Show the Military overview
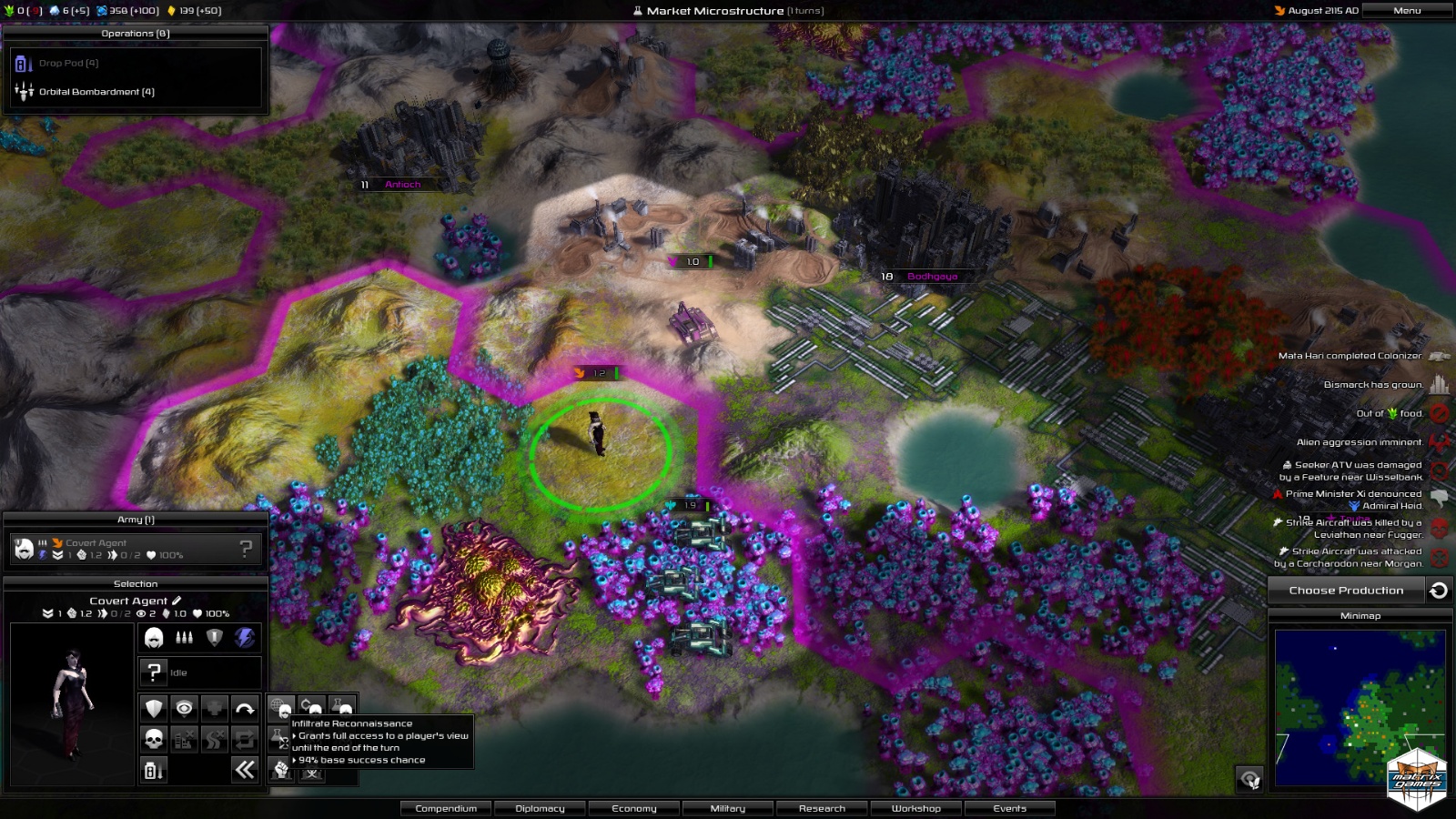This screenshot has width=1456, height=819. pyautogui.click(x=728, y=808)
